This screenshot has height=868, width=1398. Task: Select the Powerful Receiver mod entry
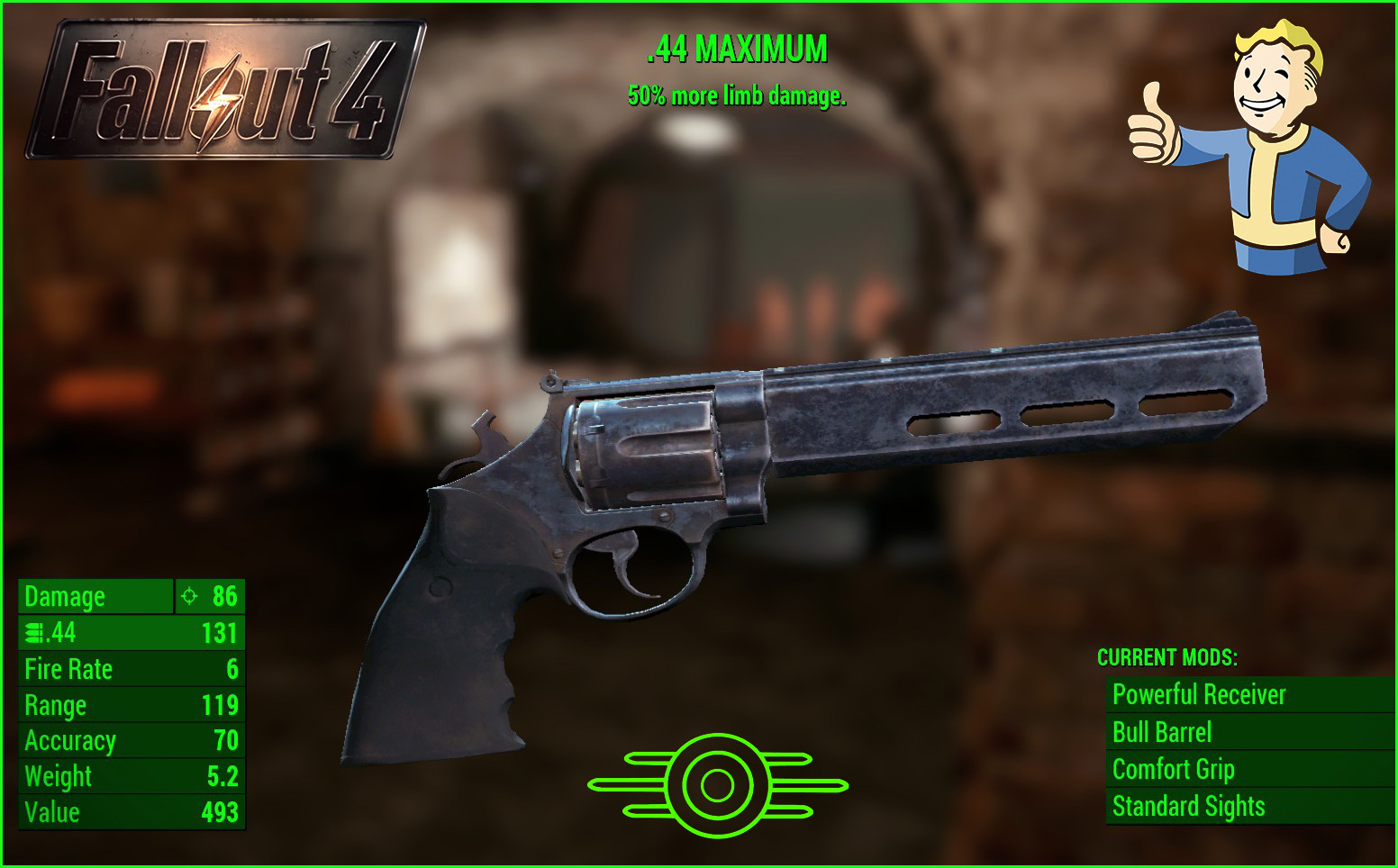(x=1199, y=695)
